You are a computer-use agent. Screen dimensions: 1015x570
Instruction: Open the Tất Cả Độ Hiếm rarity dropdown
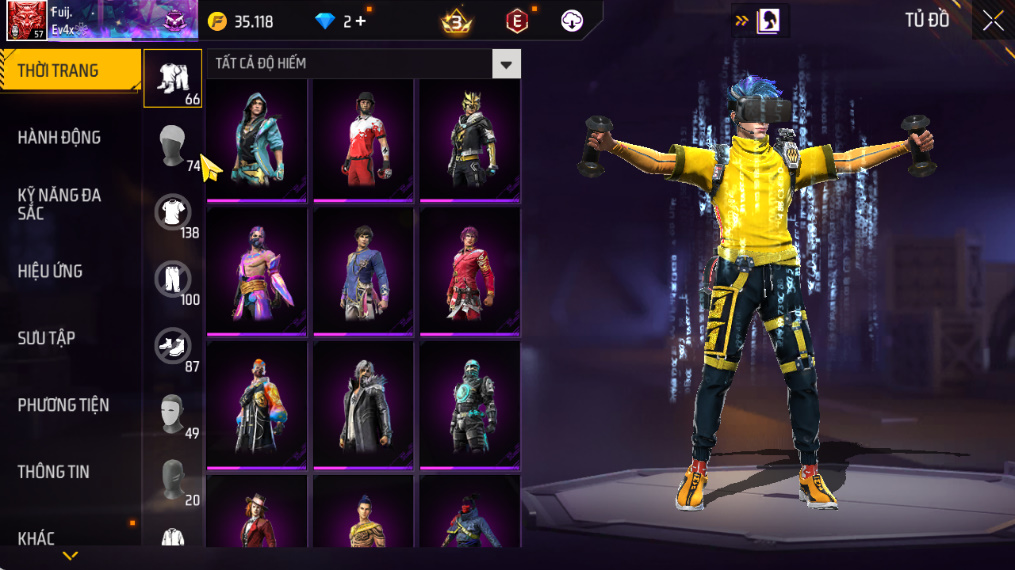506,64
